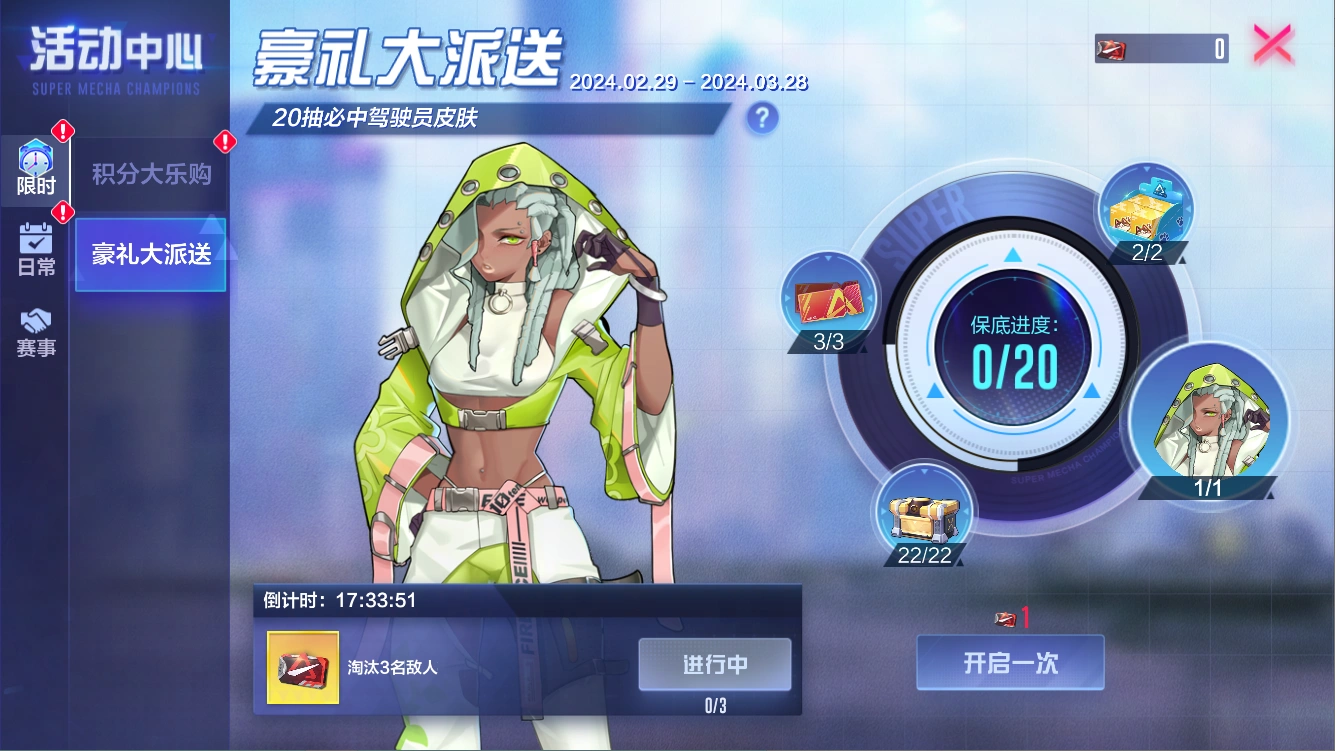Image resolution: width=1335 pixels, height=751 pixels.
Task: Click the help question mark icon
Action: click(x=761, y=118)
